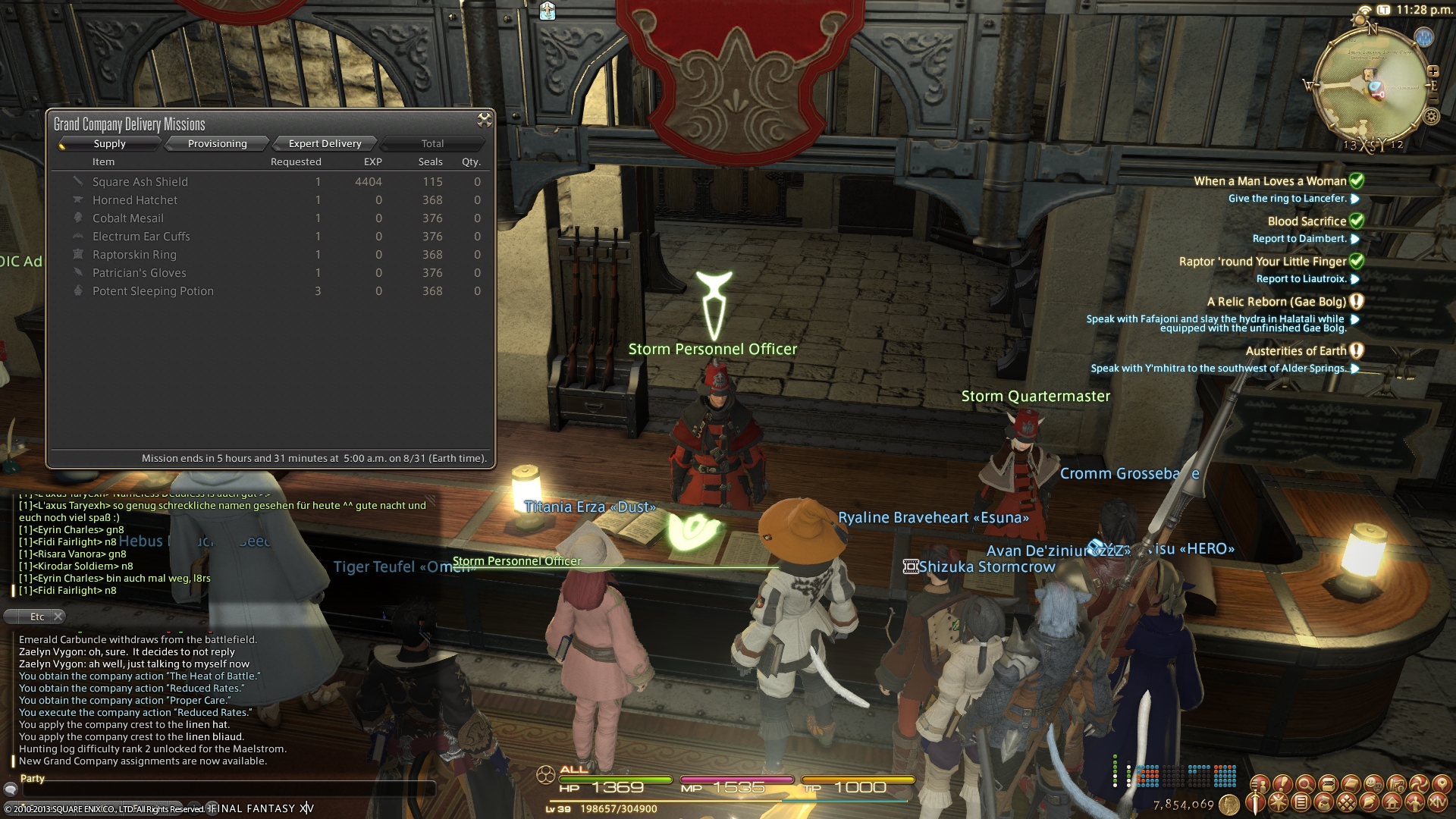Image resolution: width=1456 pixels, height=819 pixels.
Task: Select the Square Ash Shield row
Action: click(140, 182)
